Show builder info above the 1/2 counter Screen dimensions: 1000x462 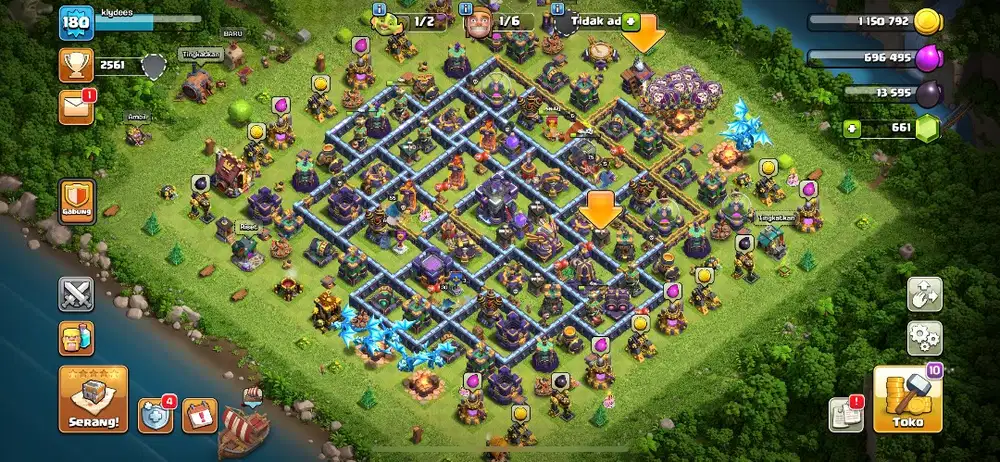point(381,9)
